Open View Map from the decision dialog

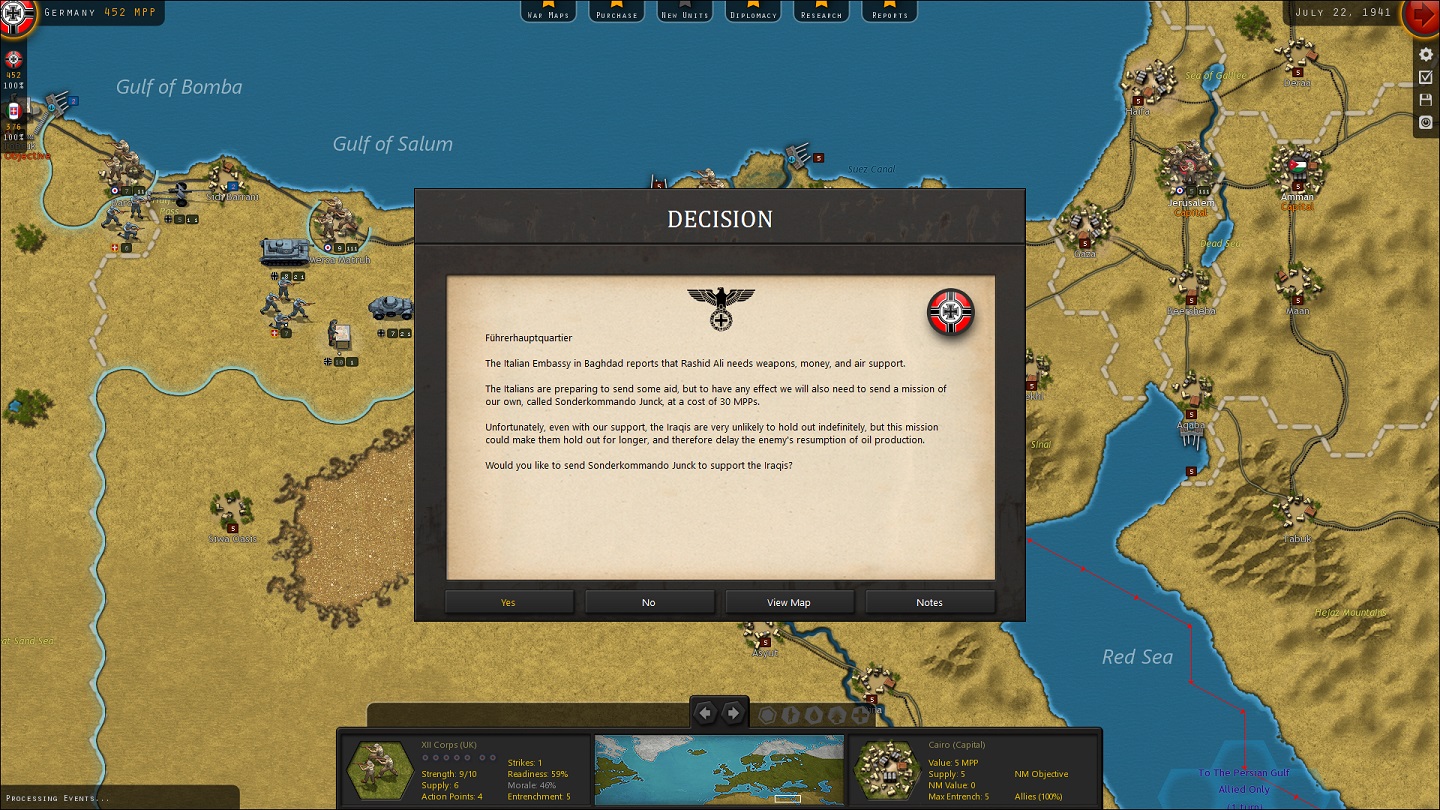[789, 602]
